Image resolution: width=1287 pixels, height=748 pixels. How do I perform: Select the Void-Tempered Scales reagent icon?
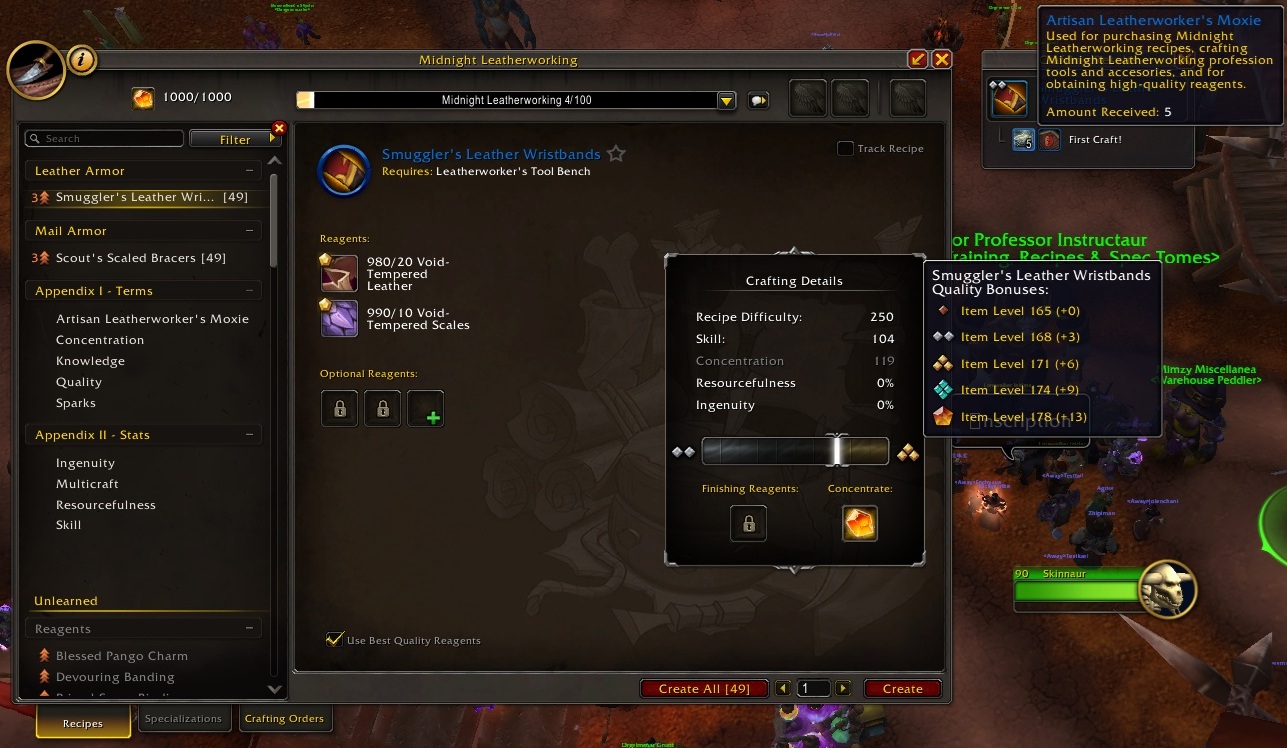coord(338,317)
